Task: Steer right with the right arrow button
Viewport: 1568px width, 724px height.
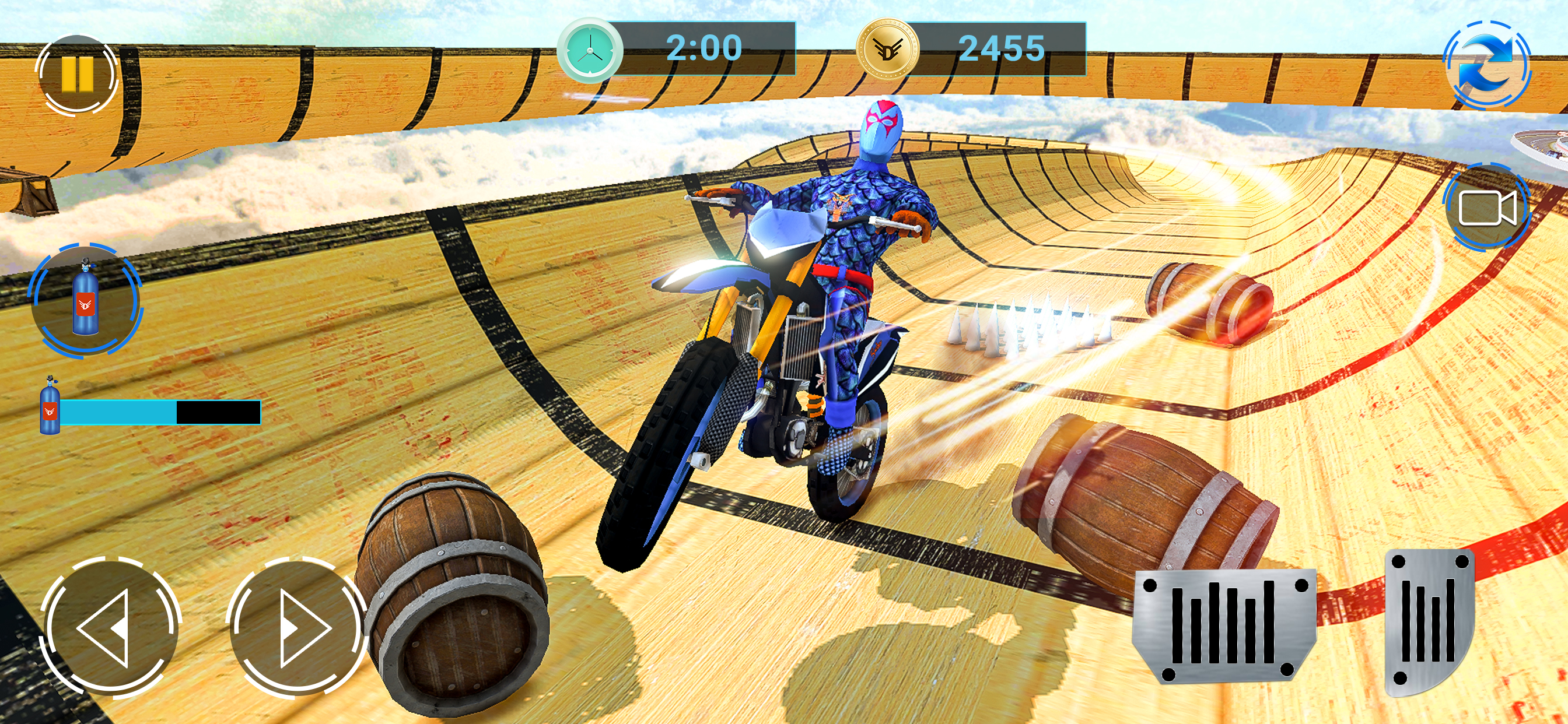Action: (297, 627)
